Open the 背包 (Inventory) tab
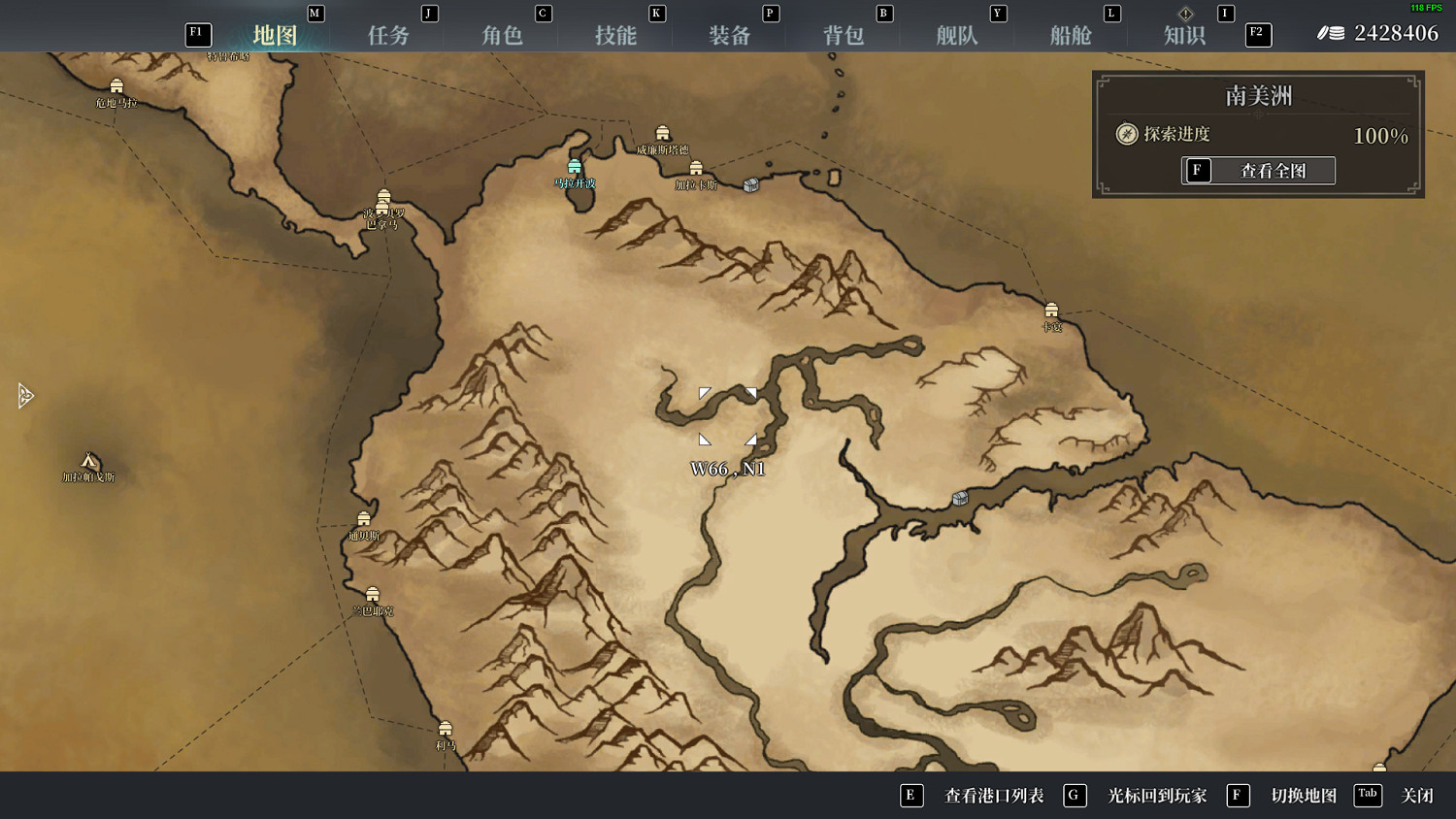Viewport: 1456px width, 819px height. [x=844, y=34]
